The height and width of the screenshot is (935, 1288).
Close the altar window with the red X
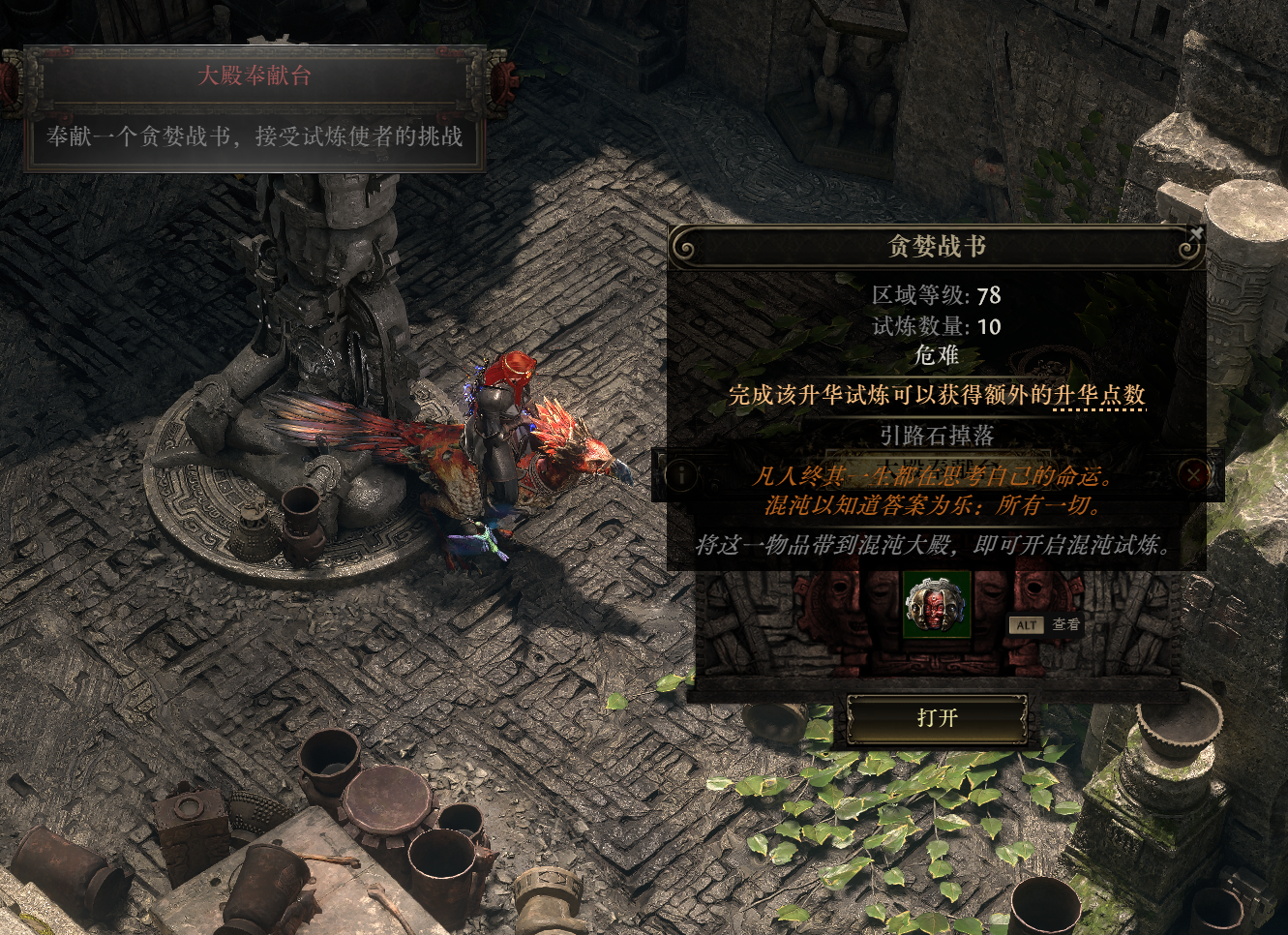click(1194, 474)
